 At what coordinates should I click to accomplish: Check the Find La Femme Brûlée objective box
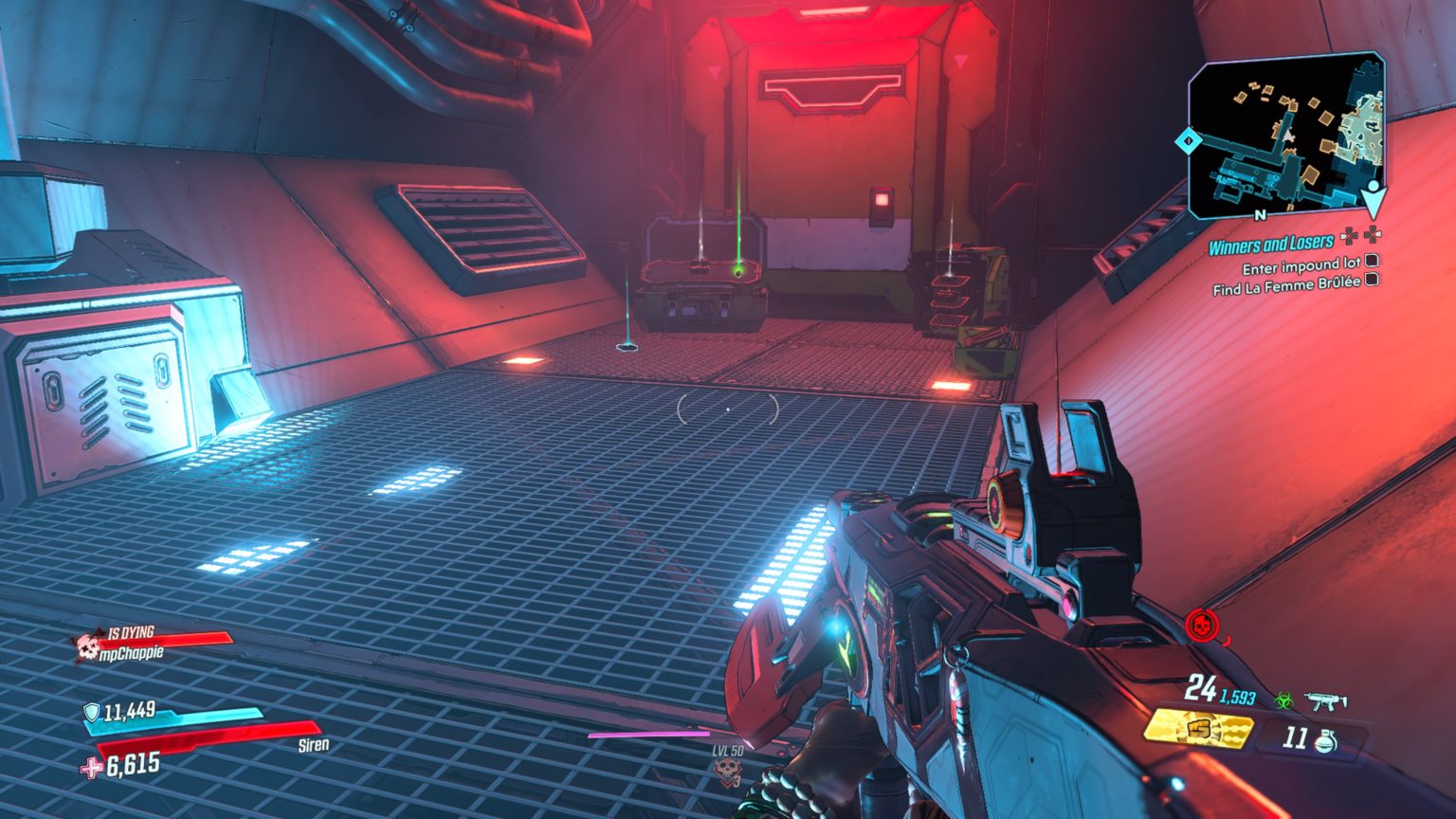pos(1373,281)
